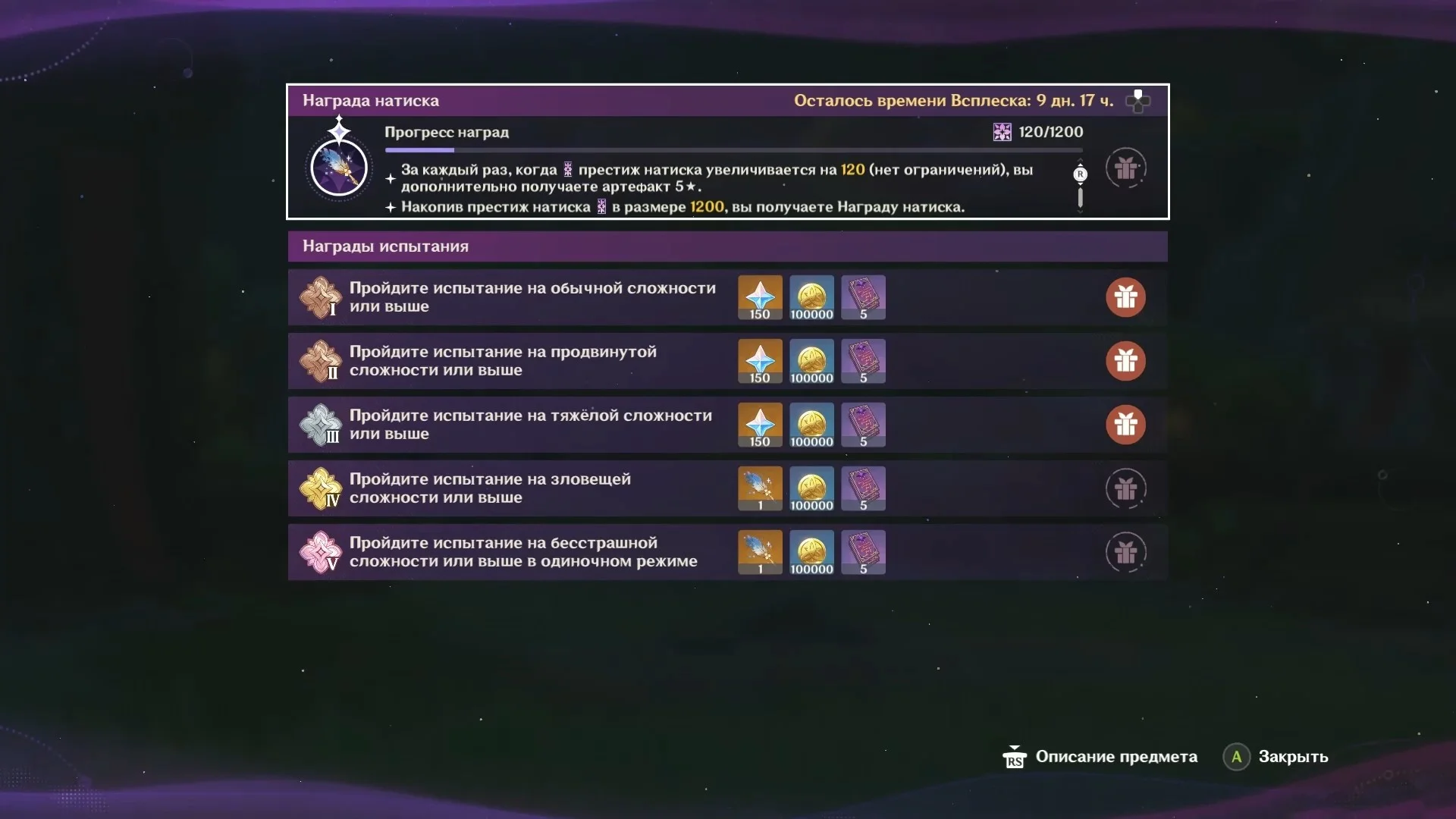Click the gift button in the Награда натиска panel
The image size is (1456, 819).
[x=1125, y=168]
